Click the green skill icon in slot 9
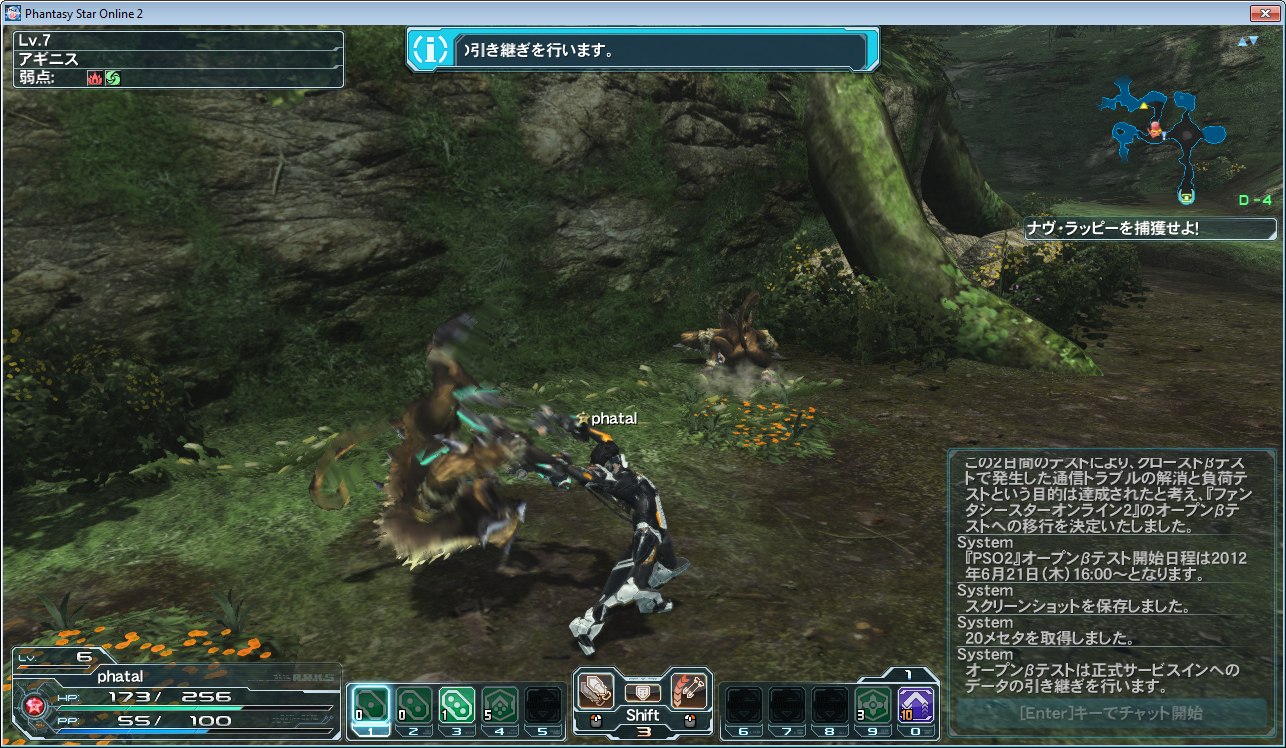 [x=874, y=703]
